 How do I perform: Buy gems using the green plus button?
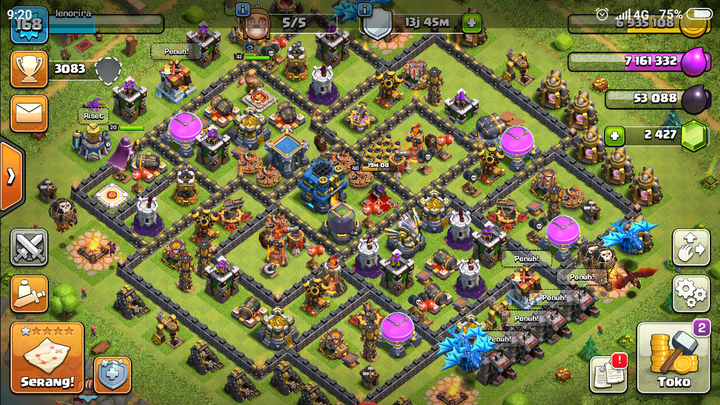616,135
